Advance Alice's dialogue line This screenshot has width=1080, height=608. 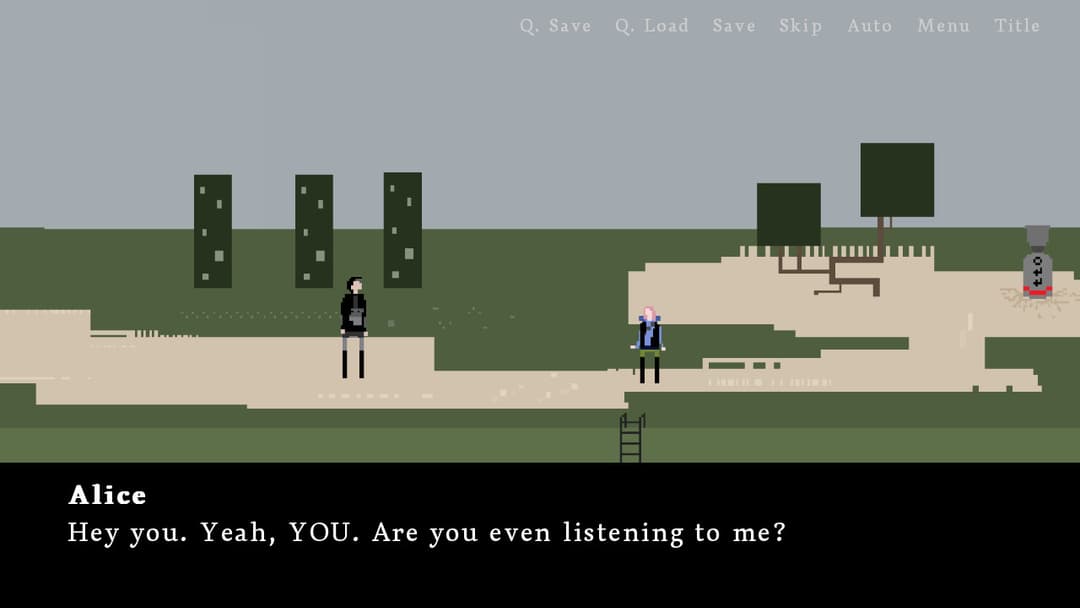[540, 534]
